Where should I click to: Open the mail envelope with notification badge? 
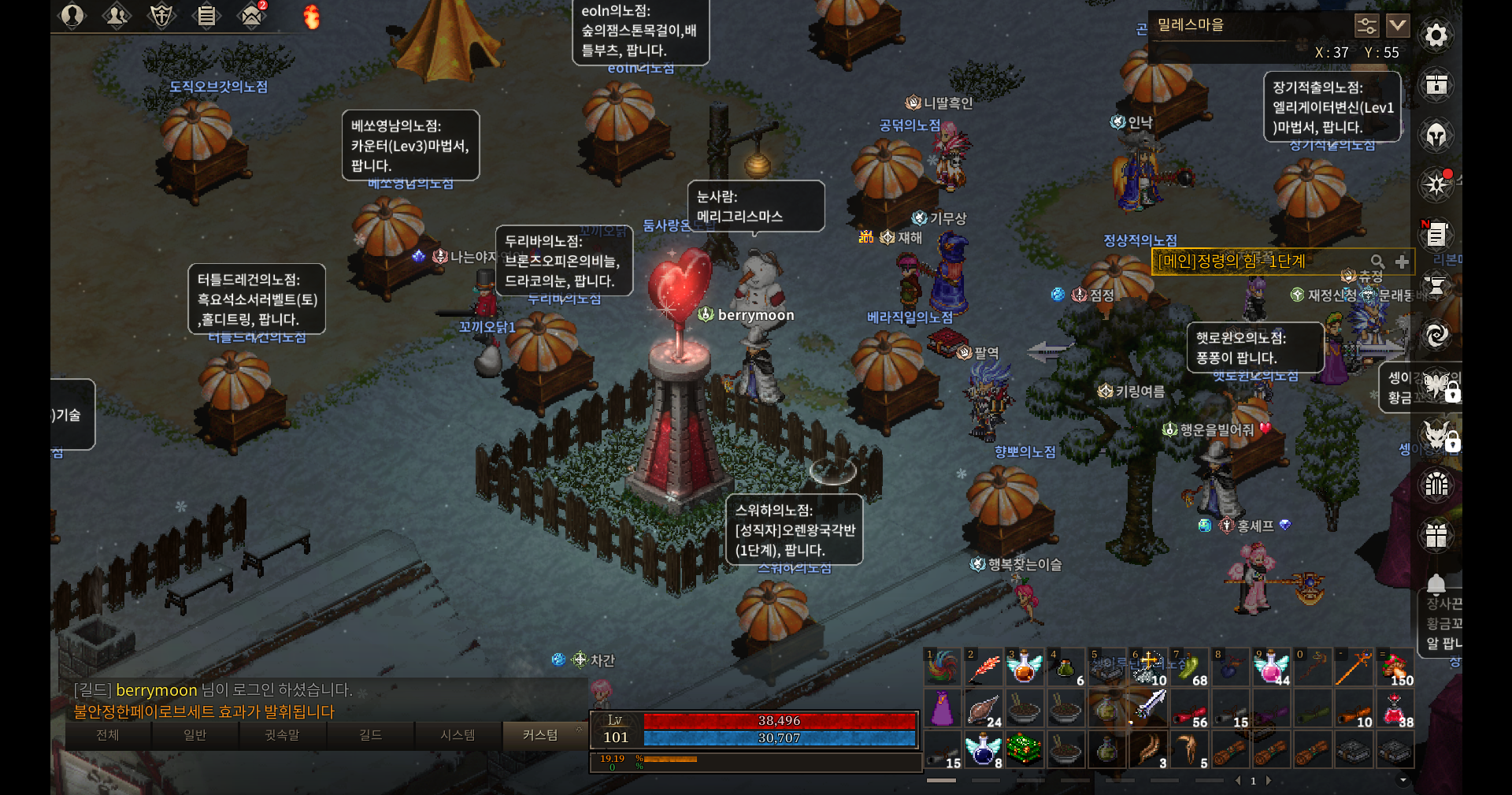point(252,15)
